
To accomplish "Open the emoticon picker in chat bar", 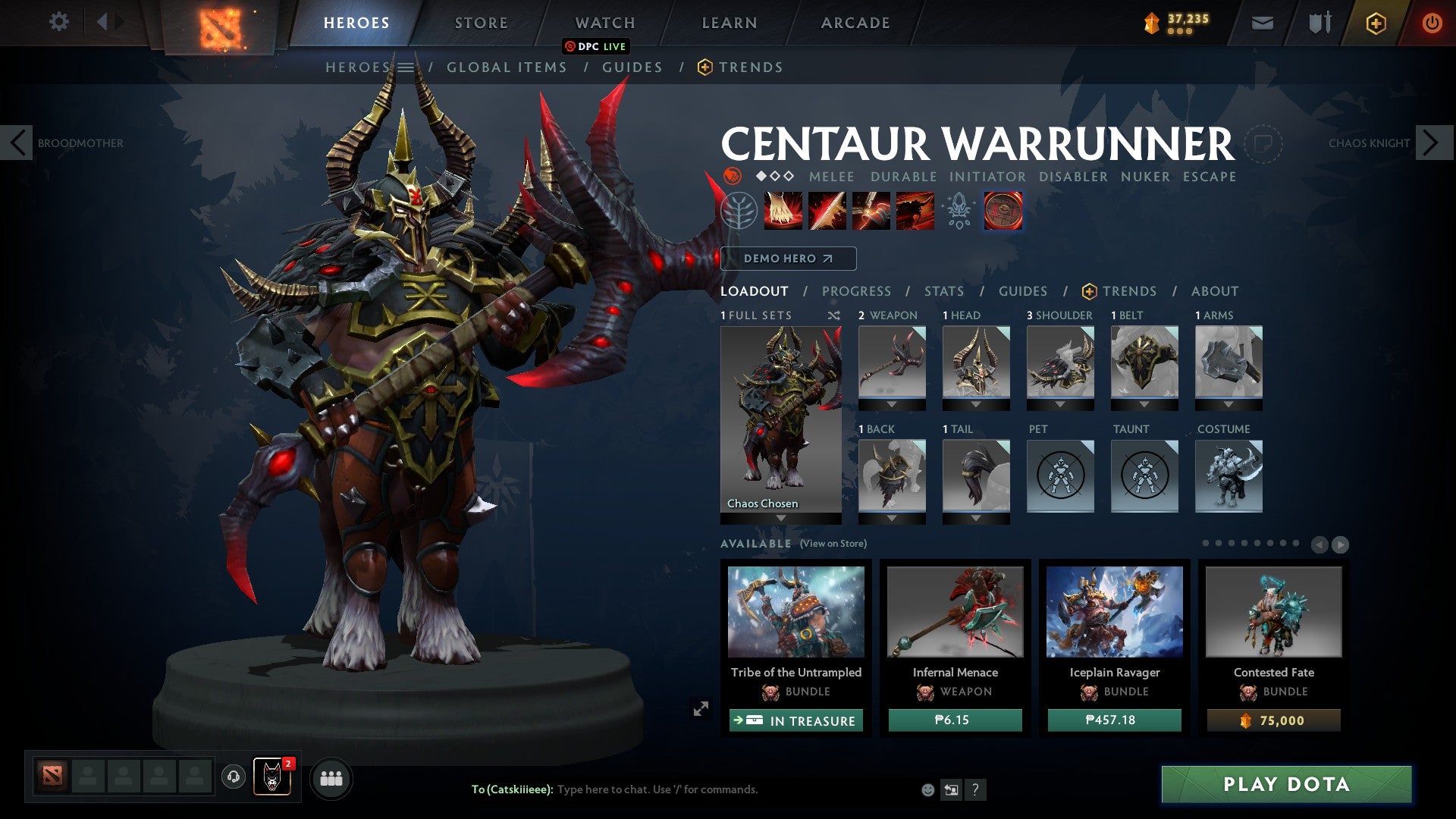I will click(x=927, y=789).
